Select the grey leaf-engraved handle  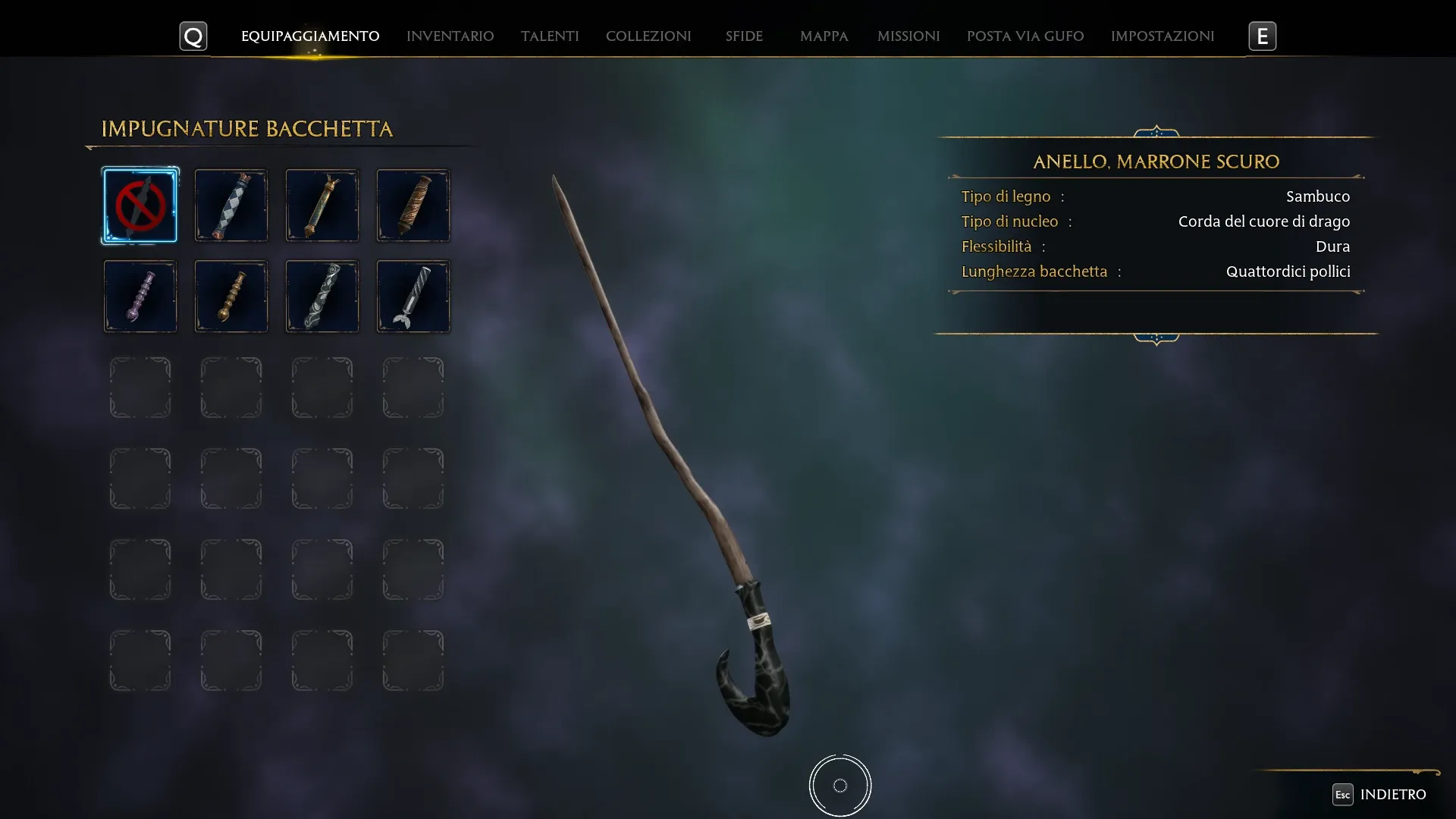point(322,297)
